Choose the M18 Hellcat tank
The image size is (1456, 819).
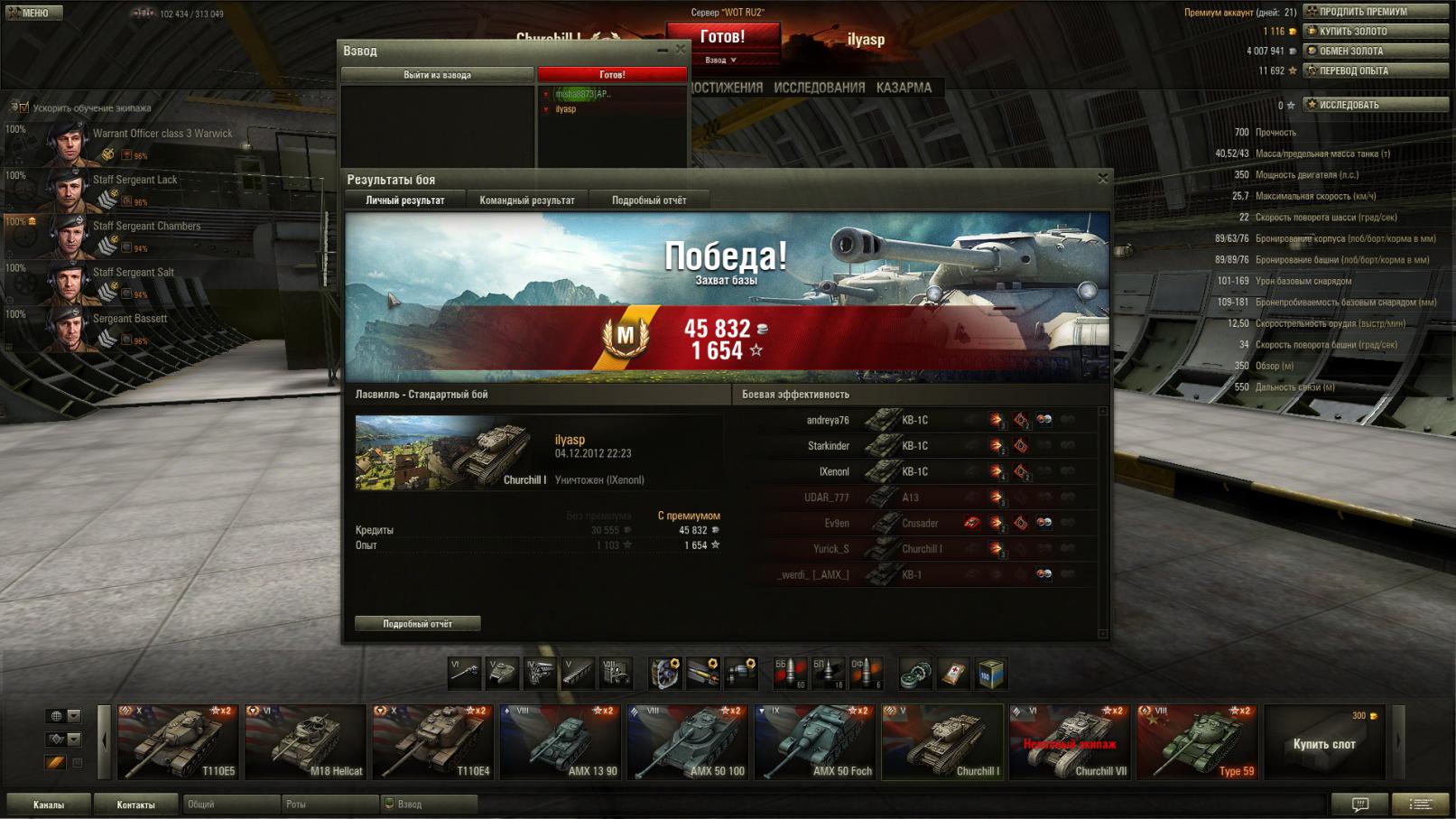point(306,742)
